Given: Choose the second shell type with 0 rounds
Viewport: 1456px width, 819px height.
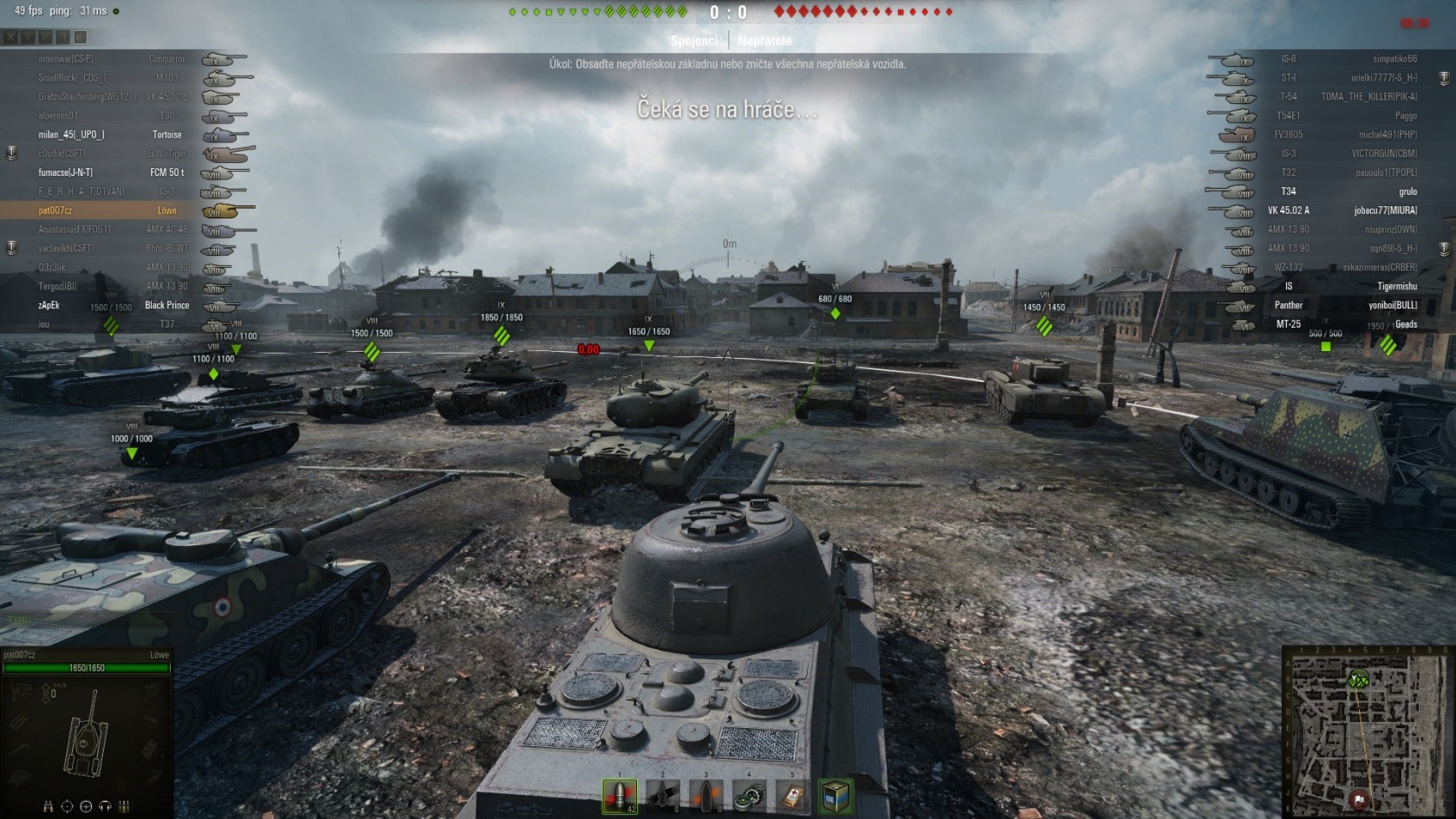Looking at the screenshot, I should pos(663,796).
